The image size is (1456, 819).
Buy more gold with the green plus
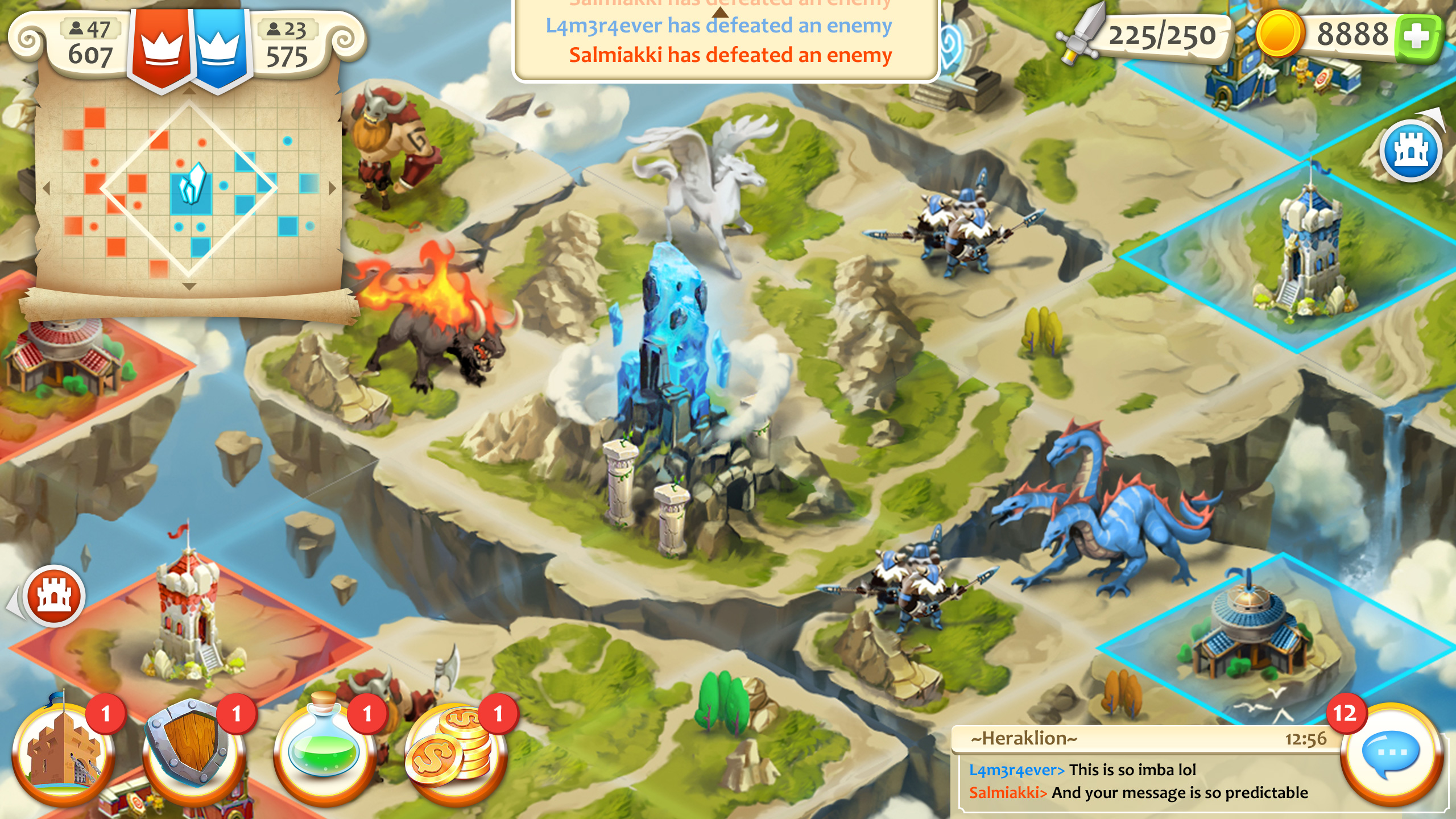point(1417,38)
